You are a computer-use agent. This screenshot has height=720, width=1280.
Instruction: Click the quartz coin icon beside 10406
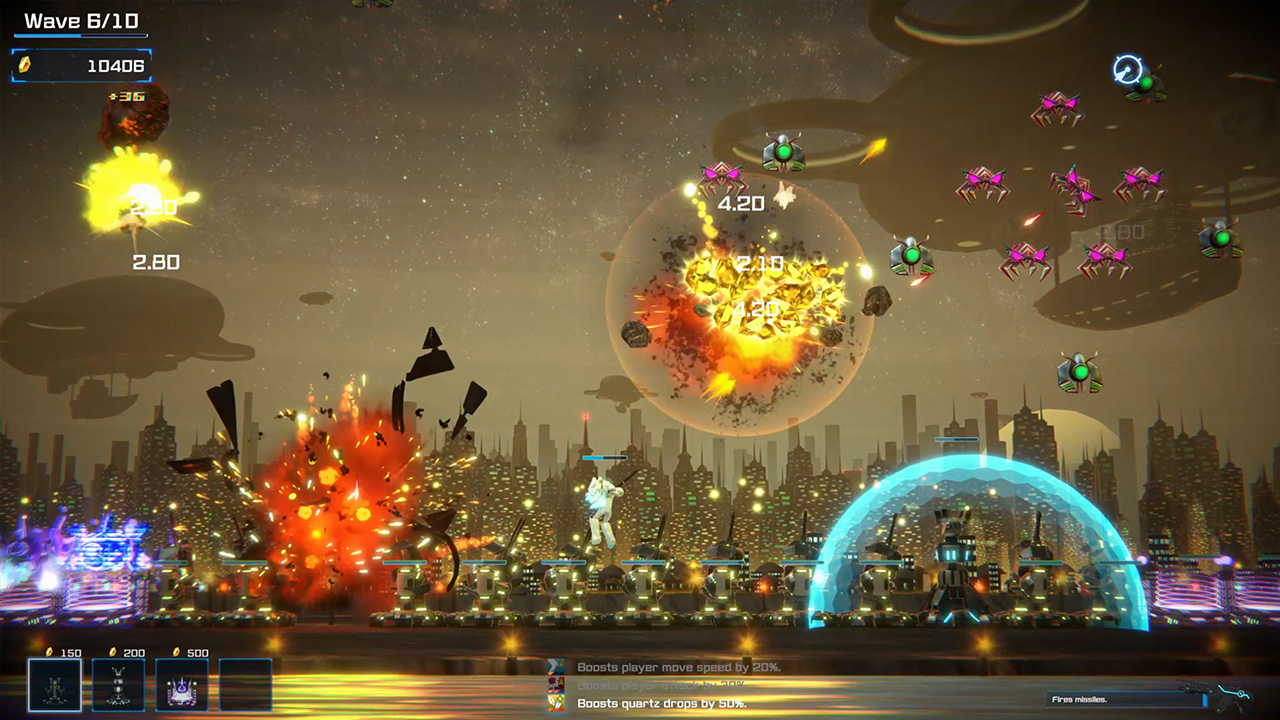pyautogui.click(x=25, y=65)
